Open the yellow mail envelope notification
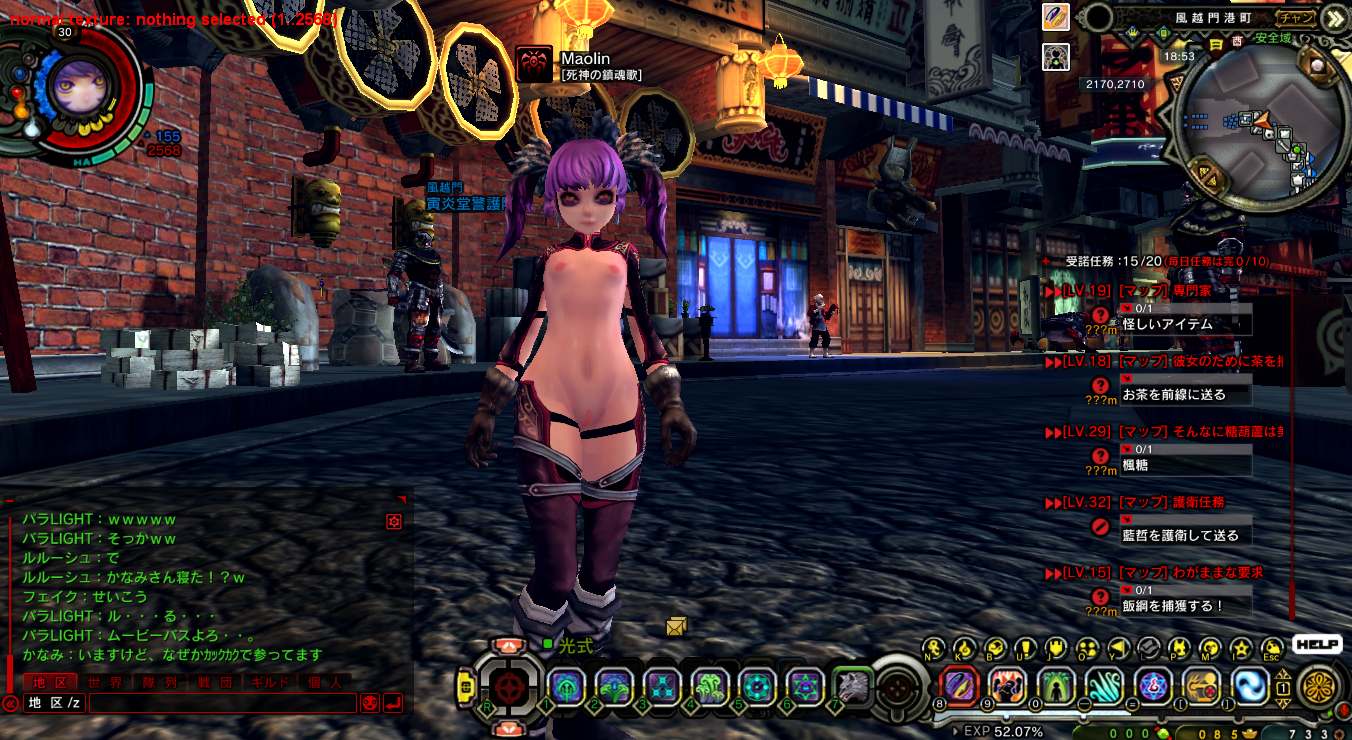 pos(677,627)
